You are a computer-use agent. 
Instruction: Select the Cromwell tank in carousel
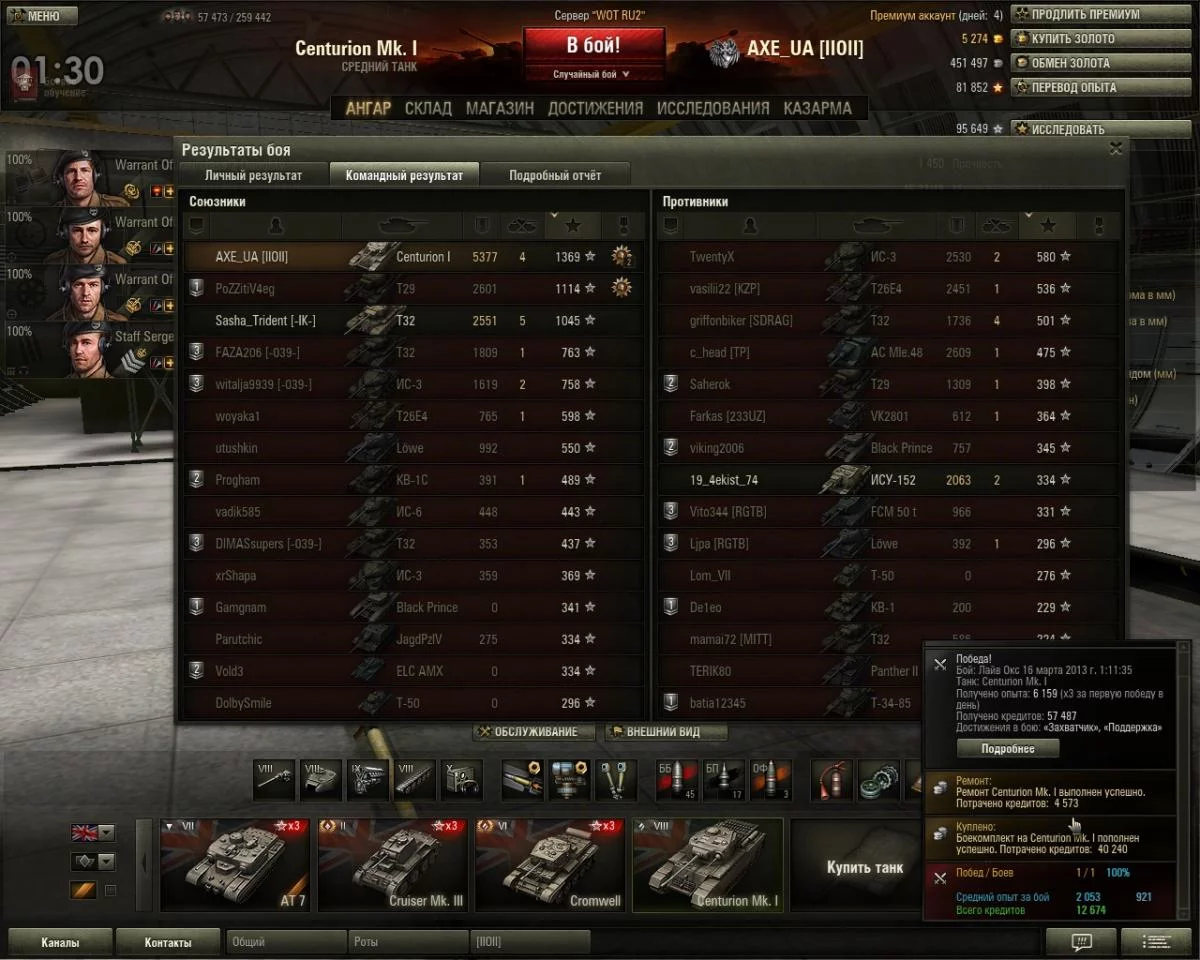(548, 865)
